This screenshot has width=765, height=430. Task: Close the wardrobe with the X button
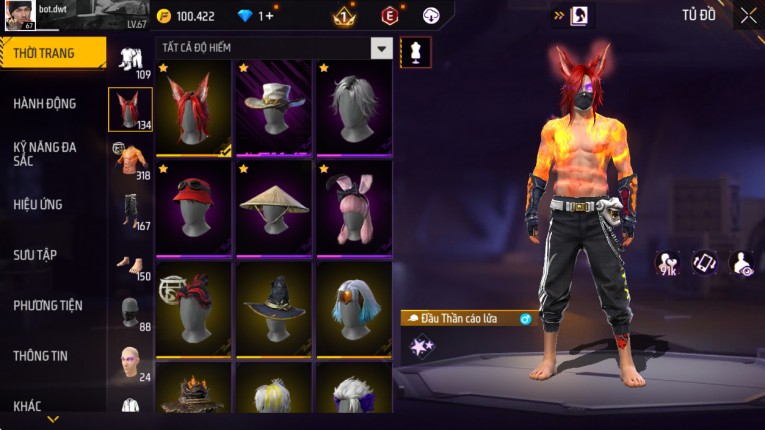point(748,15)
